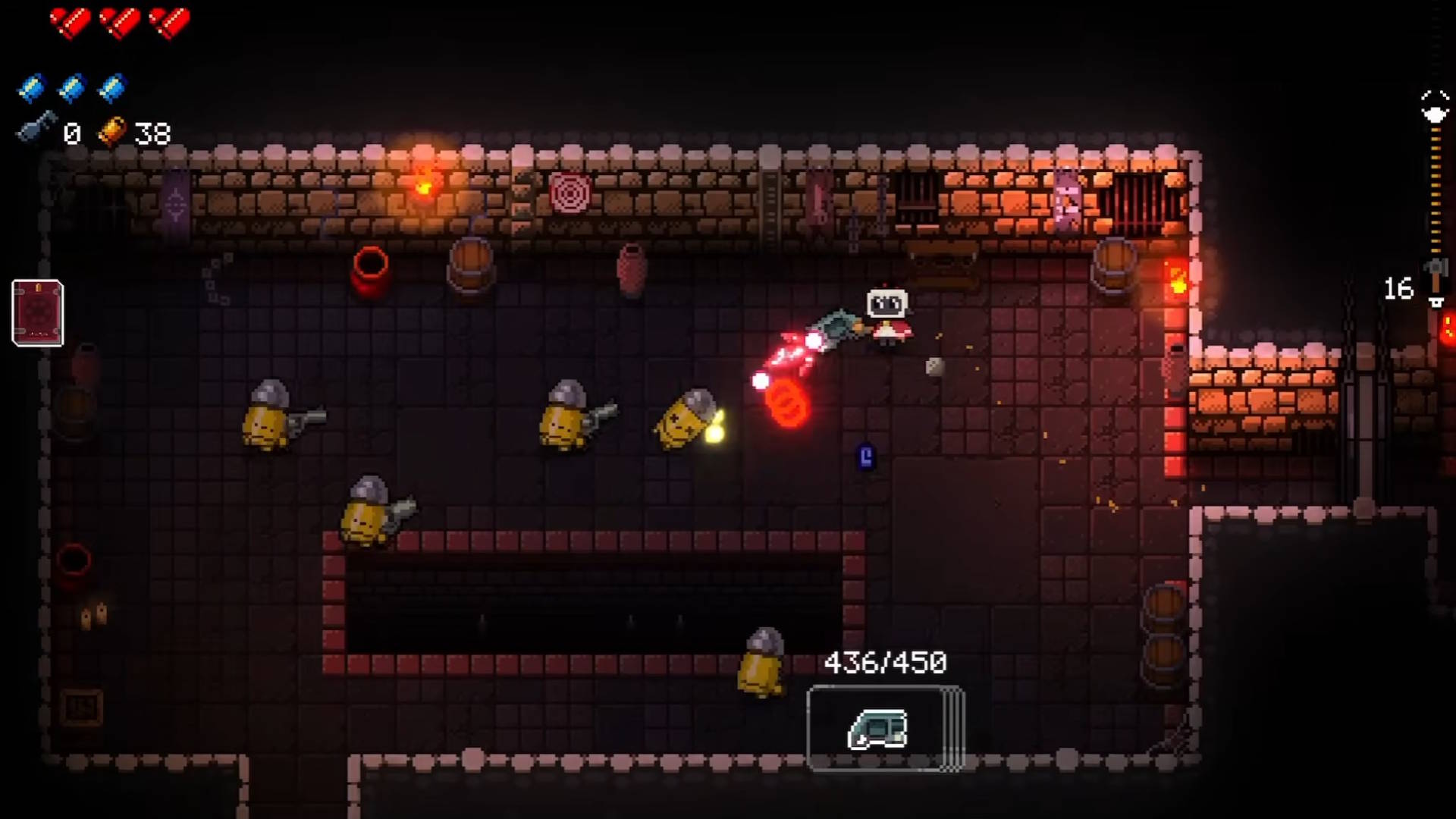
Task: Click the red book active item on the left edge
Action: 36,312
